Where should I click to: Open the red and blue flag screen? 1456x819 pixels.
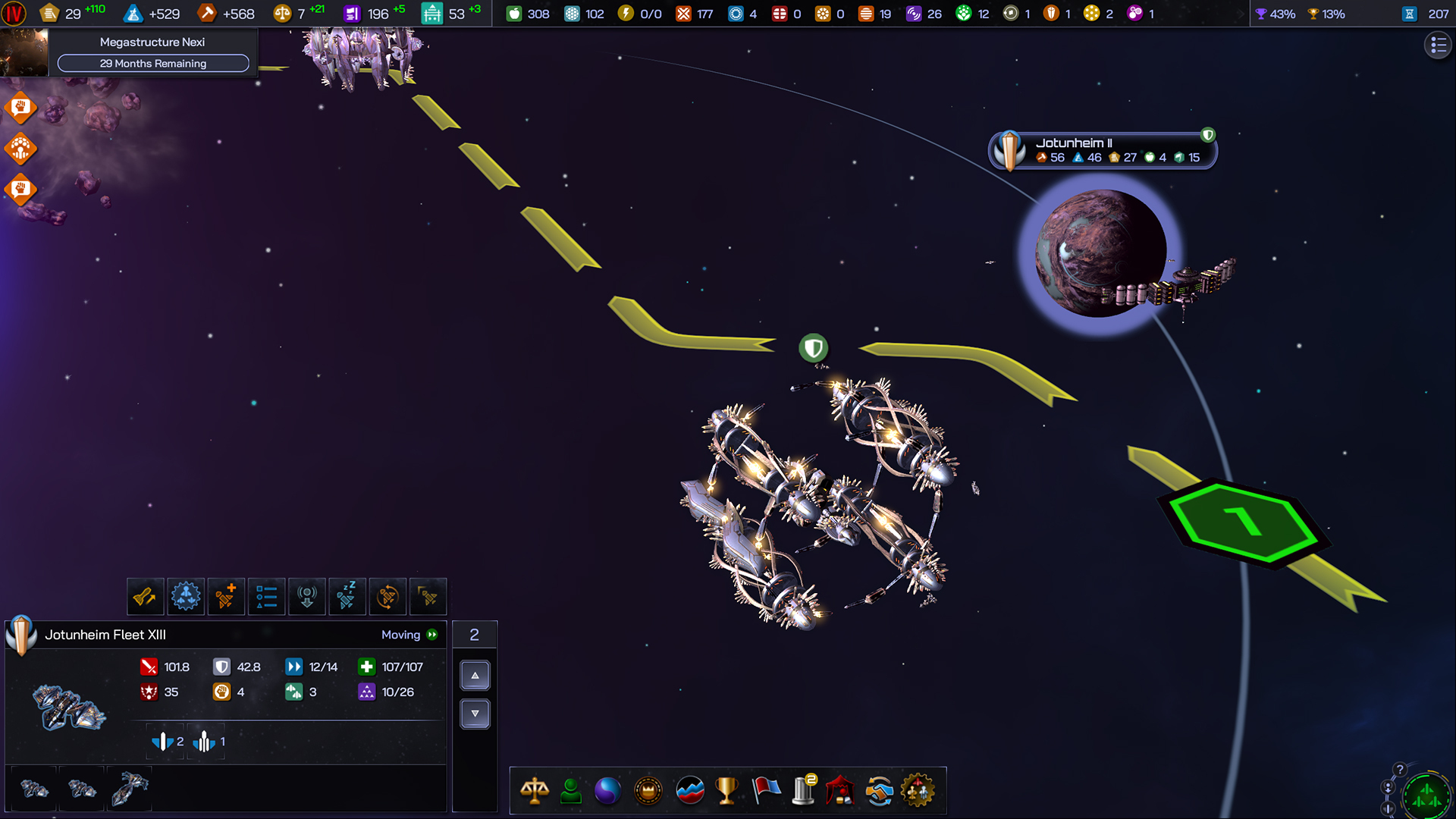tap(766, 791)
